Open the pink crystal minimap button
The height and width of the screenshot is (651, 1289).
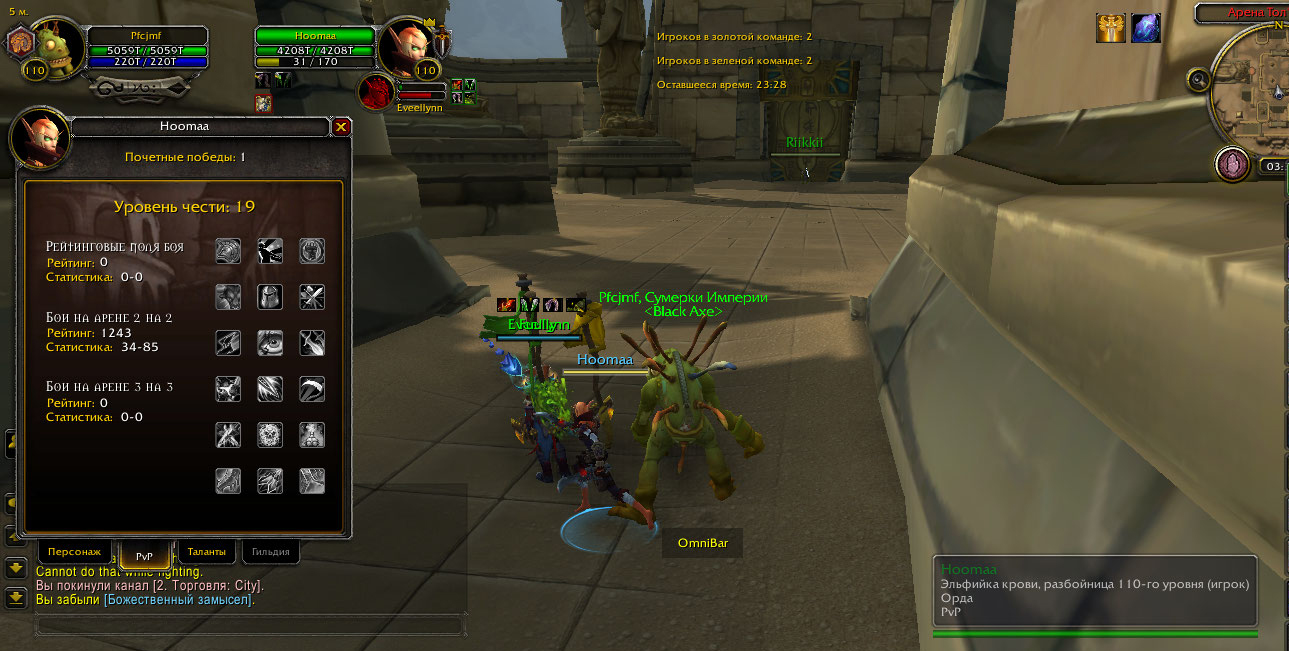click(1232, 164)
